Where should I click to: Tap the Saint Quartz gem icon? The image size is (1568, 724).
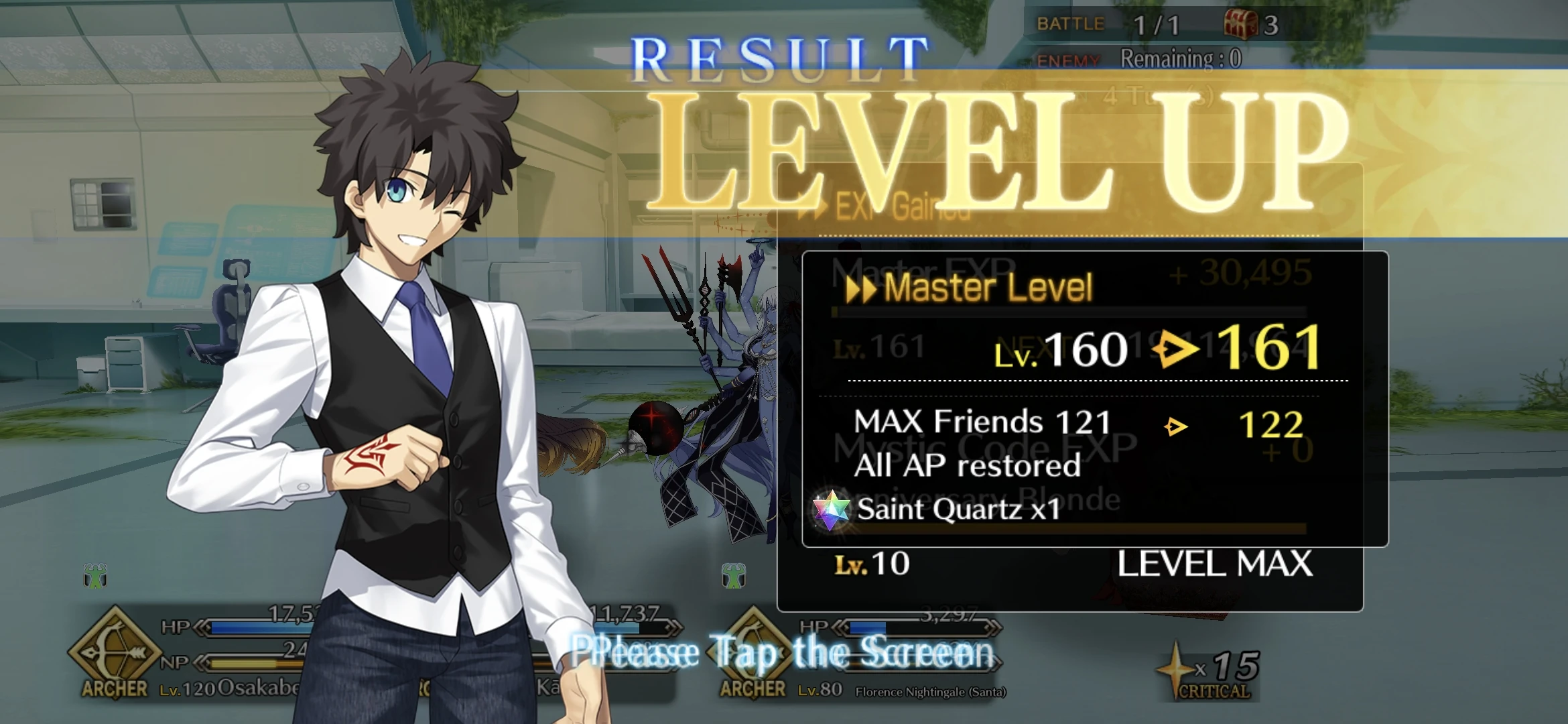(831, 509)
